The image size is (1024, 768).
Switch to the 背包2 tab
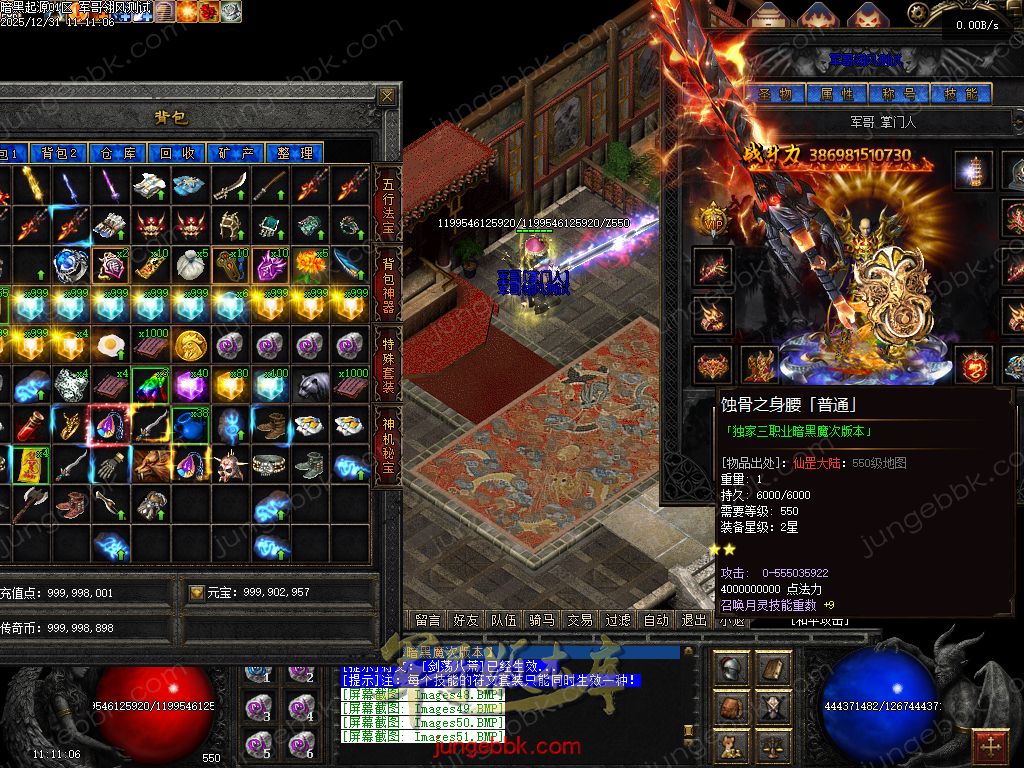point(59,153)
